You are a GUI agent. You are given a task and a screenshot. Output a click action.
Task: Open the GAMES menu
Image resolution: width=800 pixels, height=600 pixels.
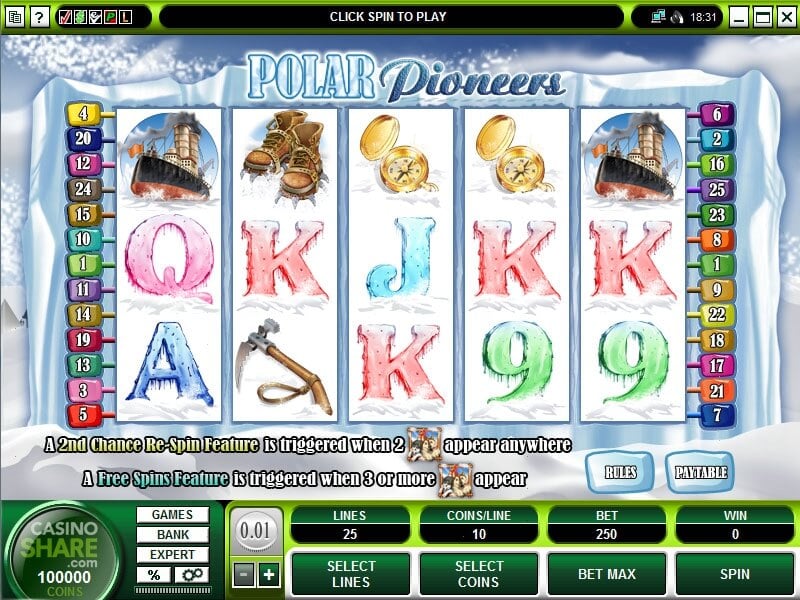(x=172, y=515)
